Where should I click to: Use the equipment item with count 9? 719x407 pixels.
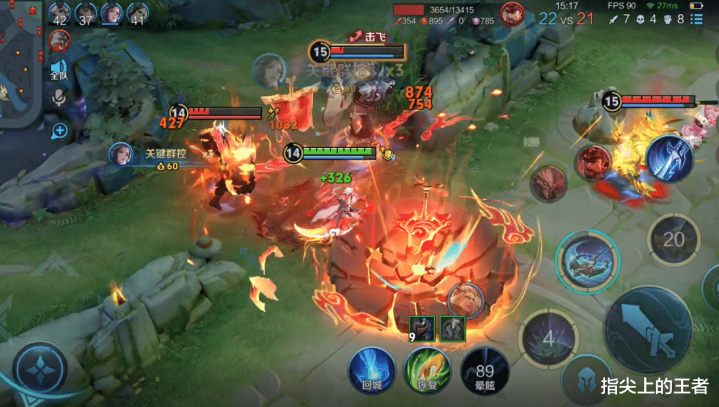point(421,328)
